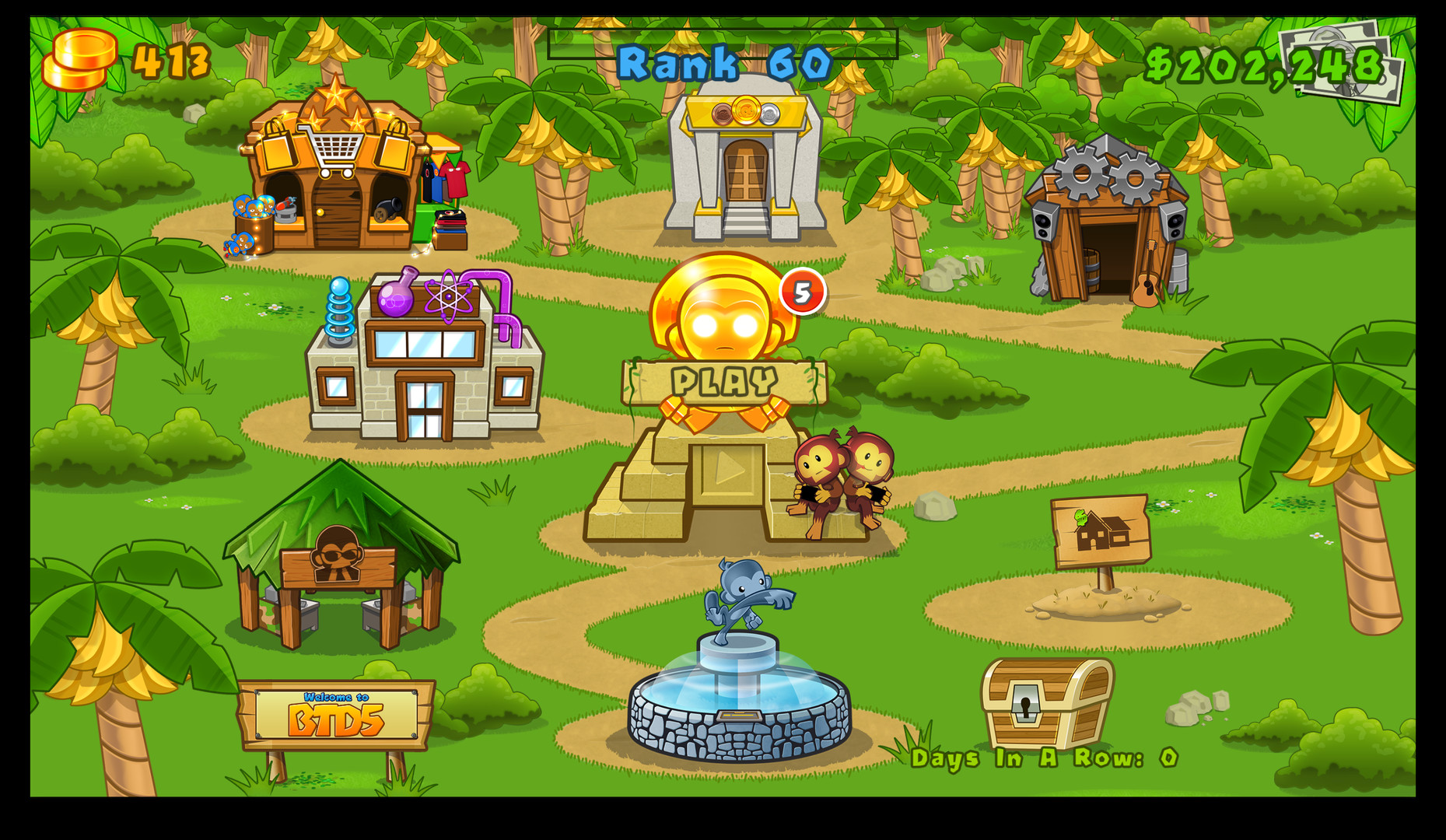Viewport: 1446px width, 840px height.
Task: Open the notification badge showing 5
Action: [801, 292]
